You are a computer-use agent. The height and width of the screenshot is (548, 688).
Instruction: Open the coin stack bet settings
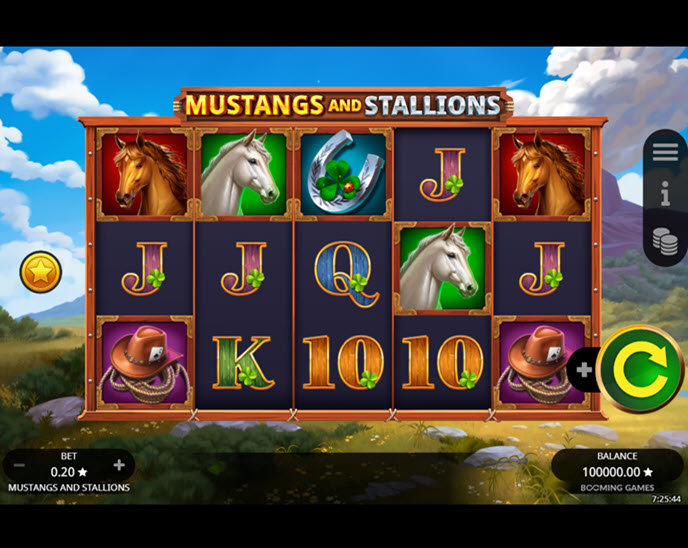tap(665, 240)
